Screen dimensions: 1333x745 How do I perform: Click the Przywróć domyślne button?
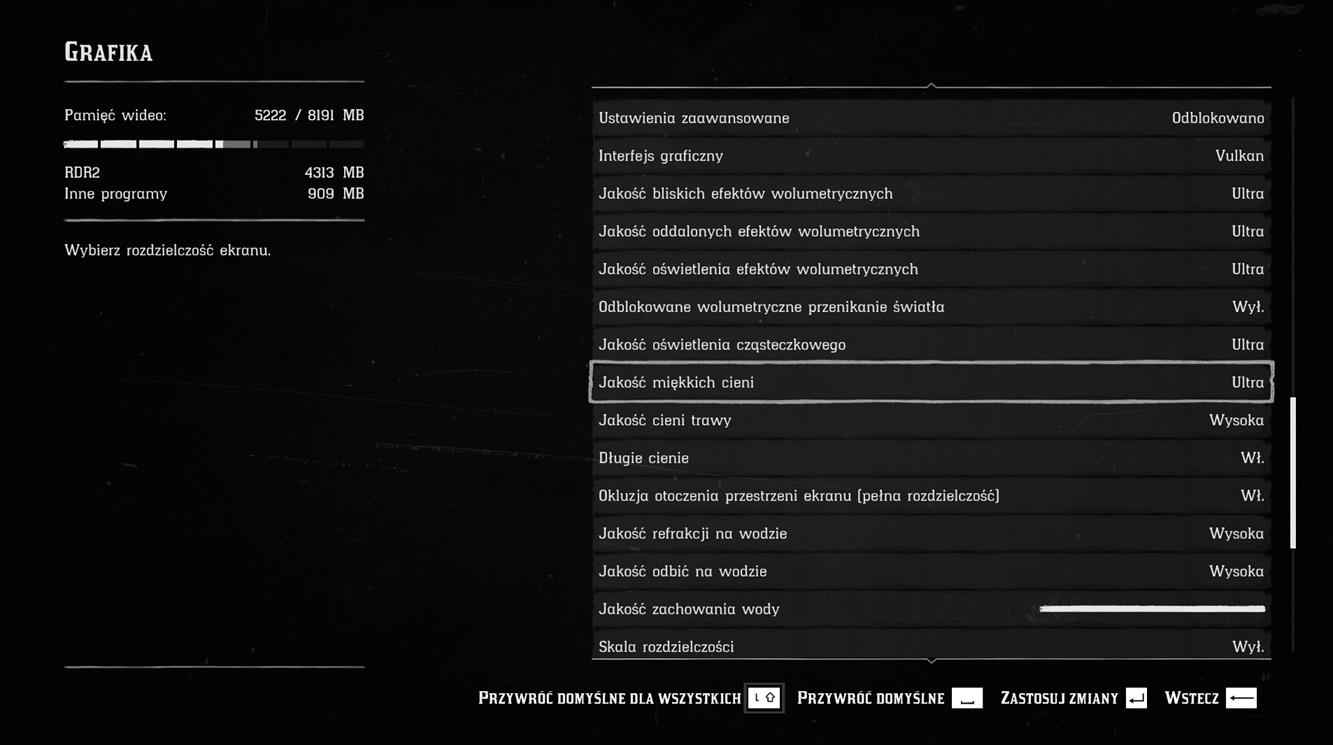click(889, 698)
